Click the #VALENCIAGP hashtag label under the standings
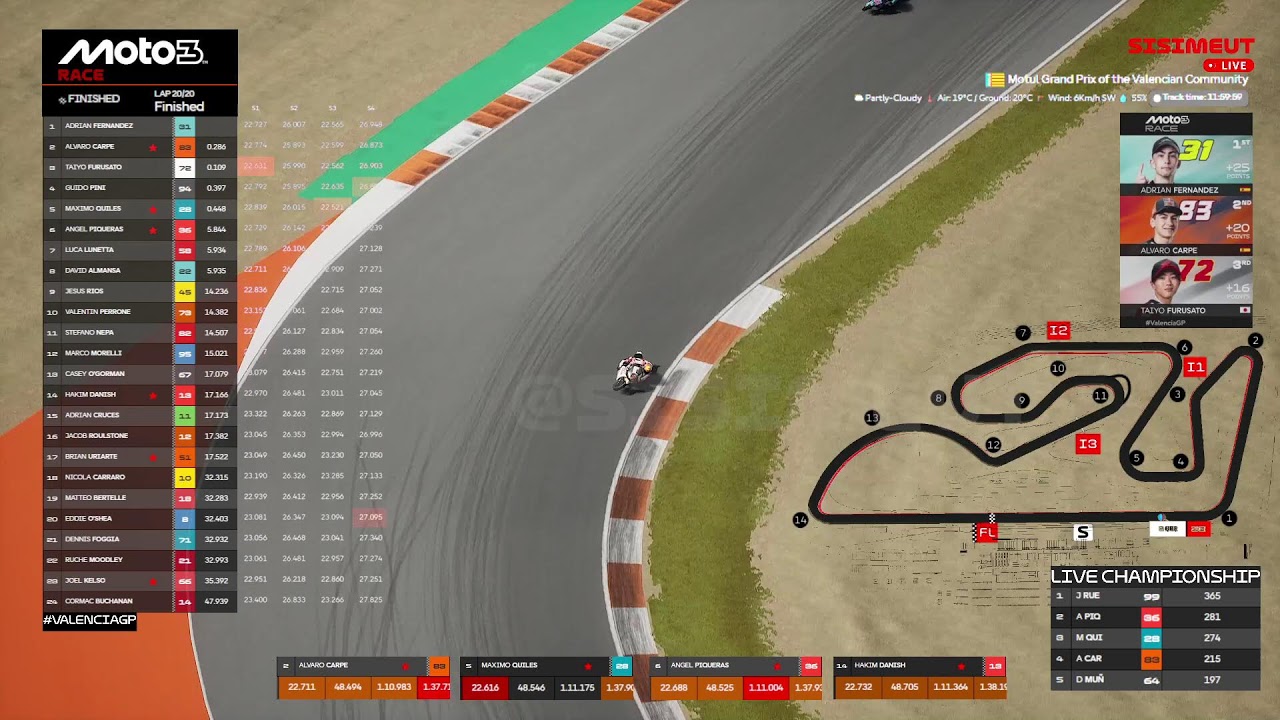This screenshot has height=720, width=1280. click(x=89, y=620)
